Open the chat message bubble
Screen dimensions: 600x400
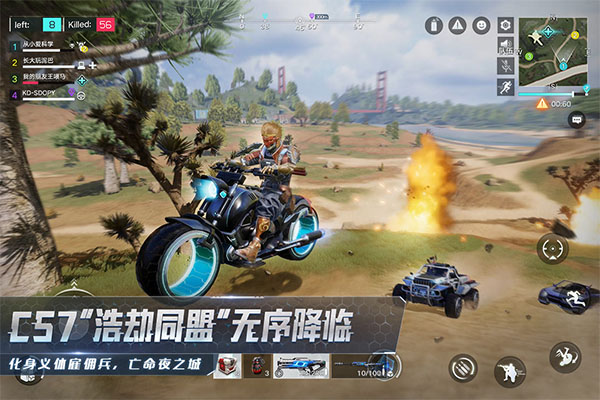click(576, 119)
